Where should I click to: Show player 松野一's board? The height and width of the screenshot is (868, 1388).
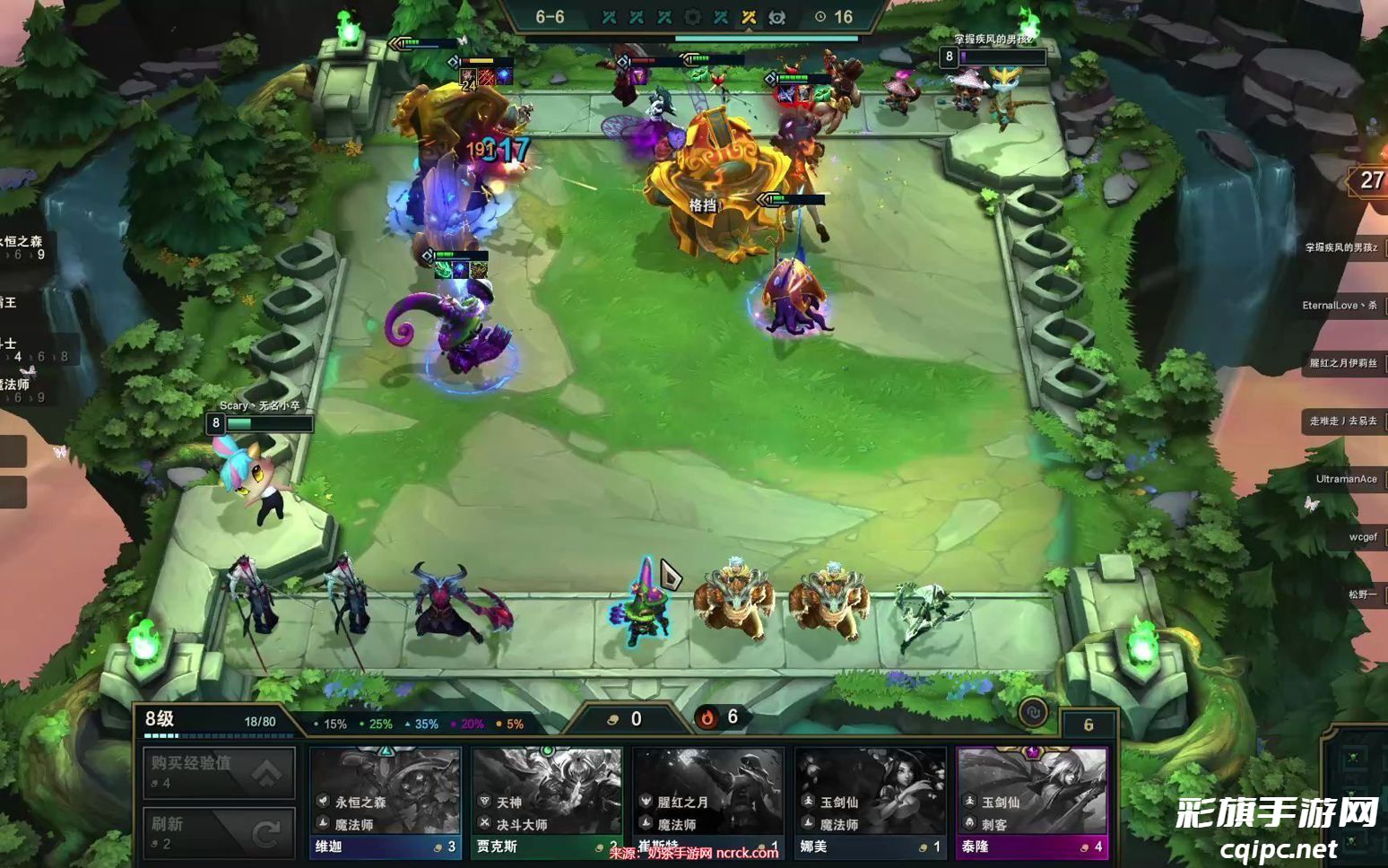[x=1362, y=595]
